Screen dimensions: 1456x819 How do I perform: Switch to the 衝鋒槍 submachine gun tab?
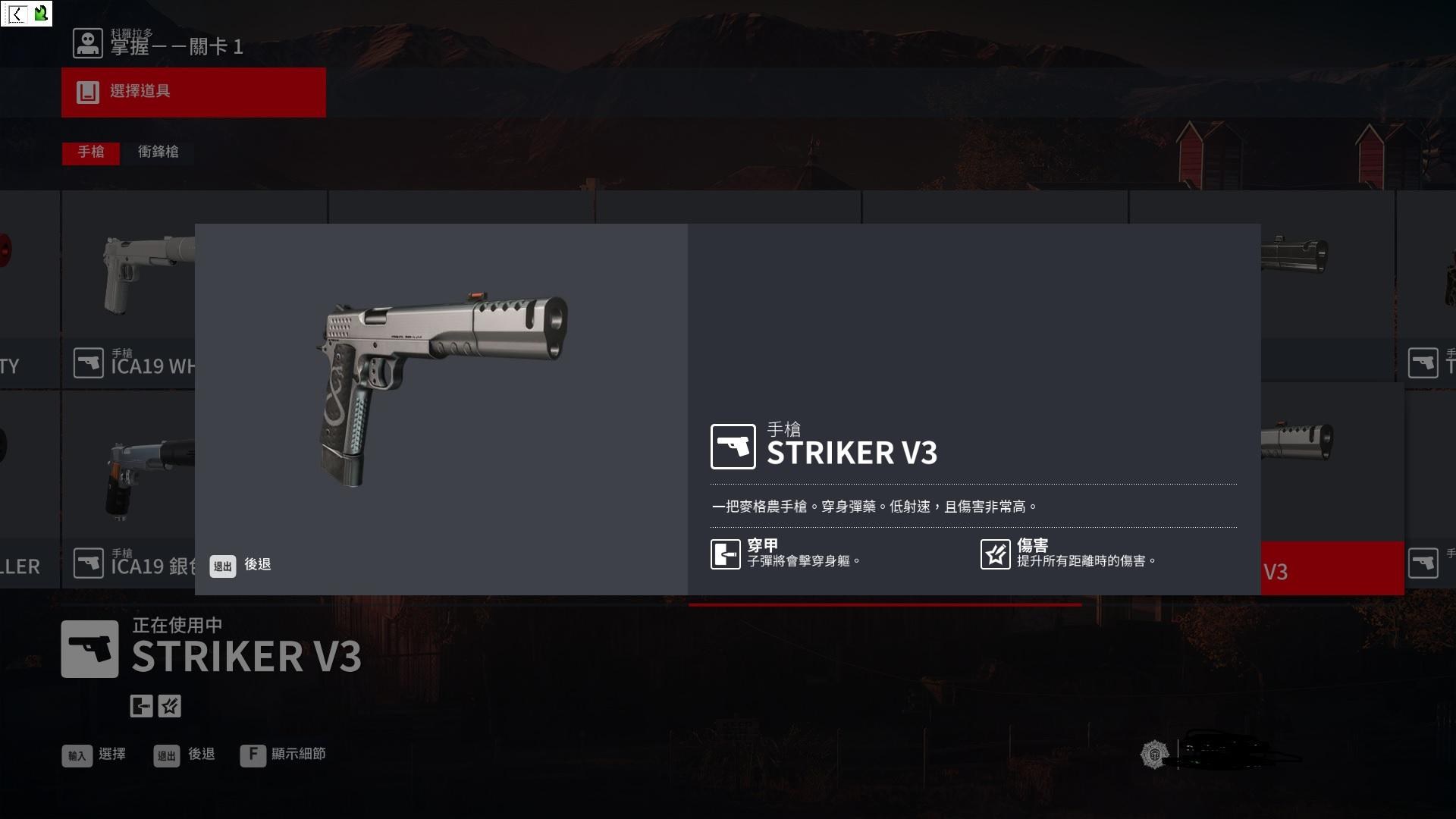click(x=158, y=152)
